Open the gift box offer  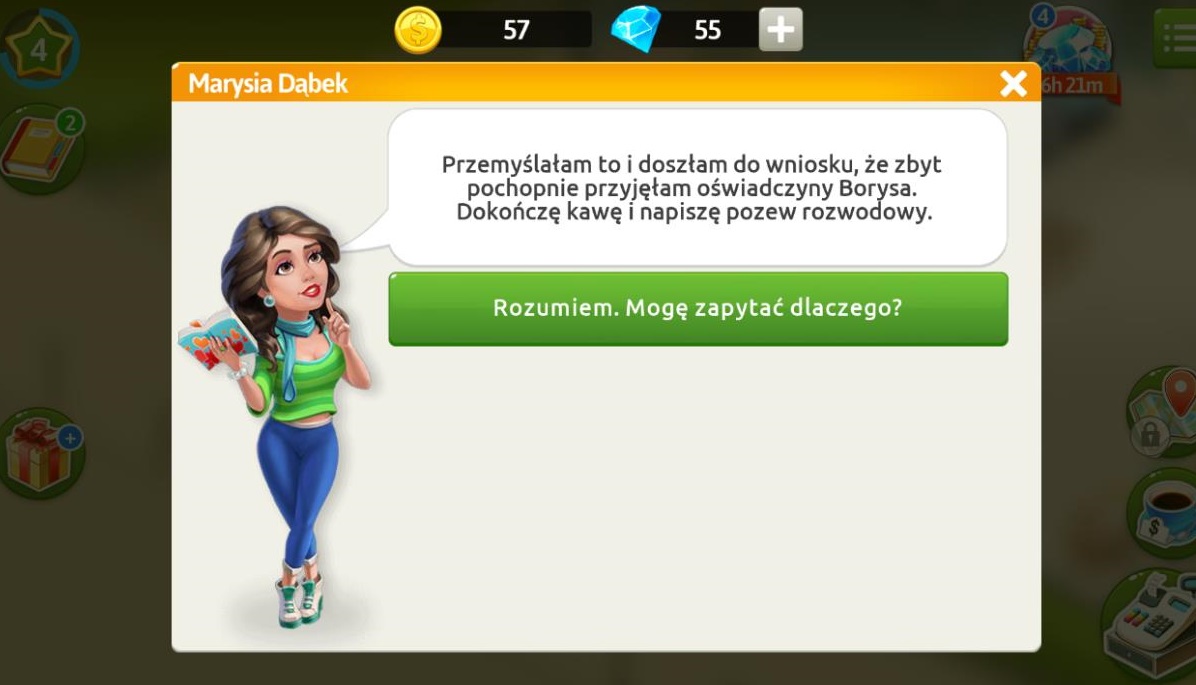click(x=38, y=455)
